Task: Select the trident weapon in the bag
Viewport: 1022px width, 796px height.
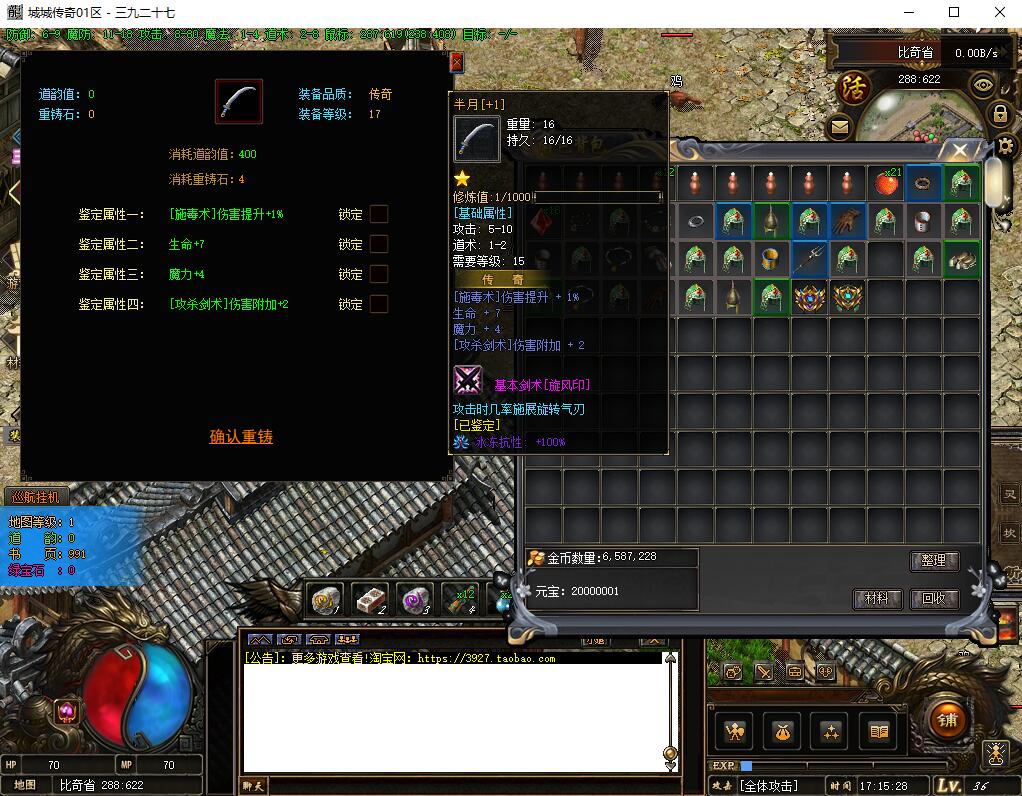Action: click(809, 259)
